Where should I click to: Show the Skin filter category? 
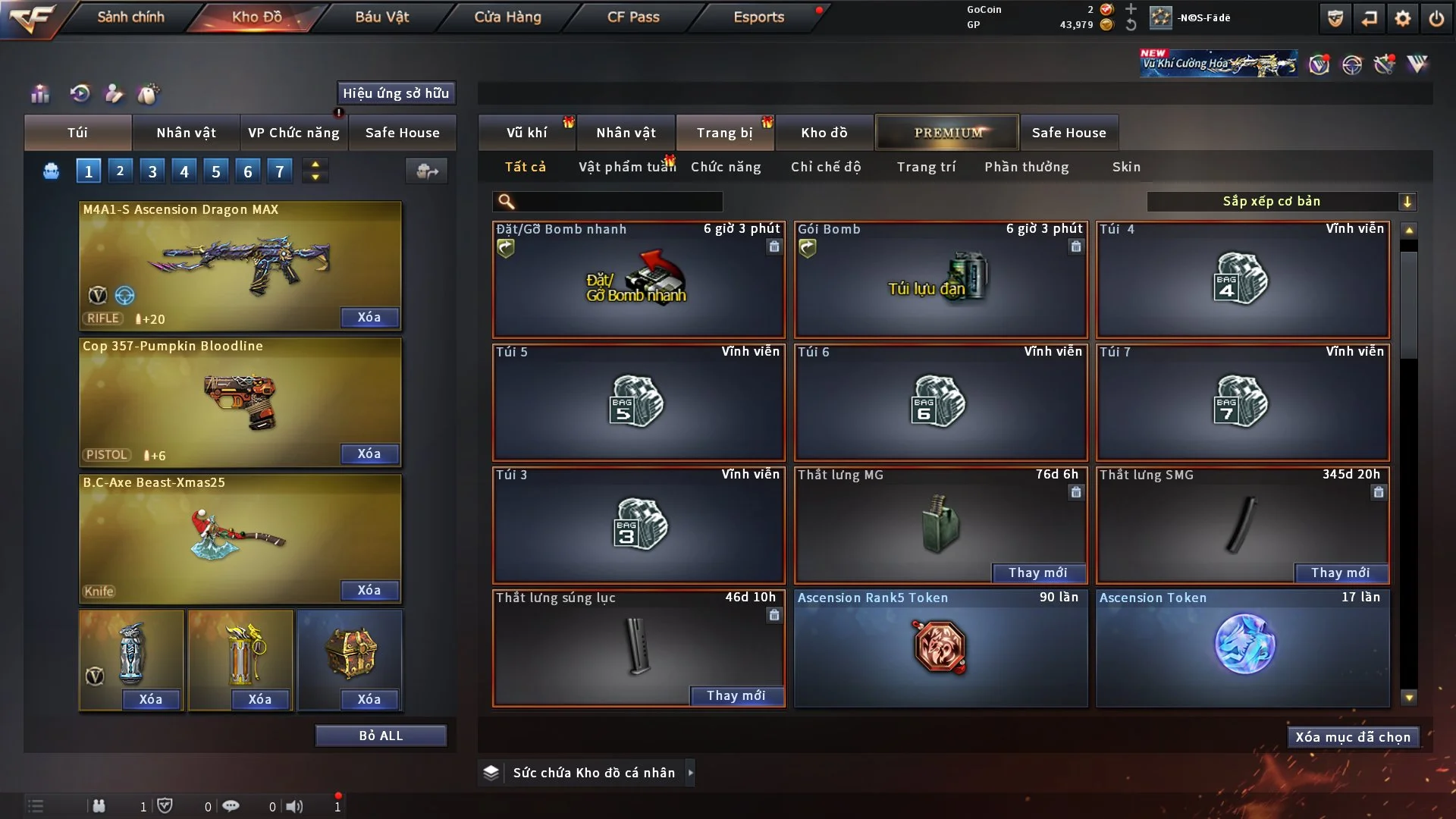pos(1126,167)
